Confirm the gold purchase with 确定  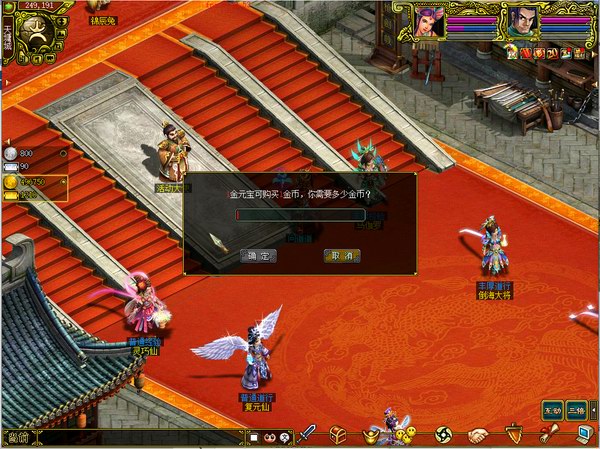(259, 256)
